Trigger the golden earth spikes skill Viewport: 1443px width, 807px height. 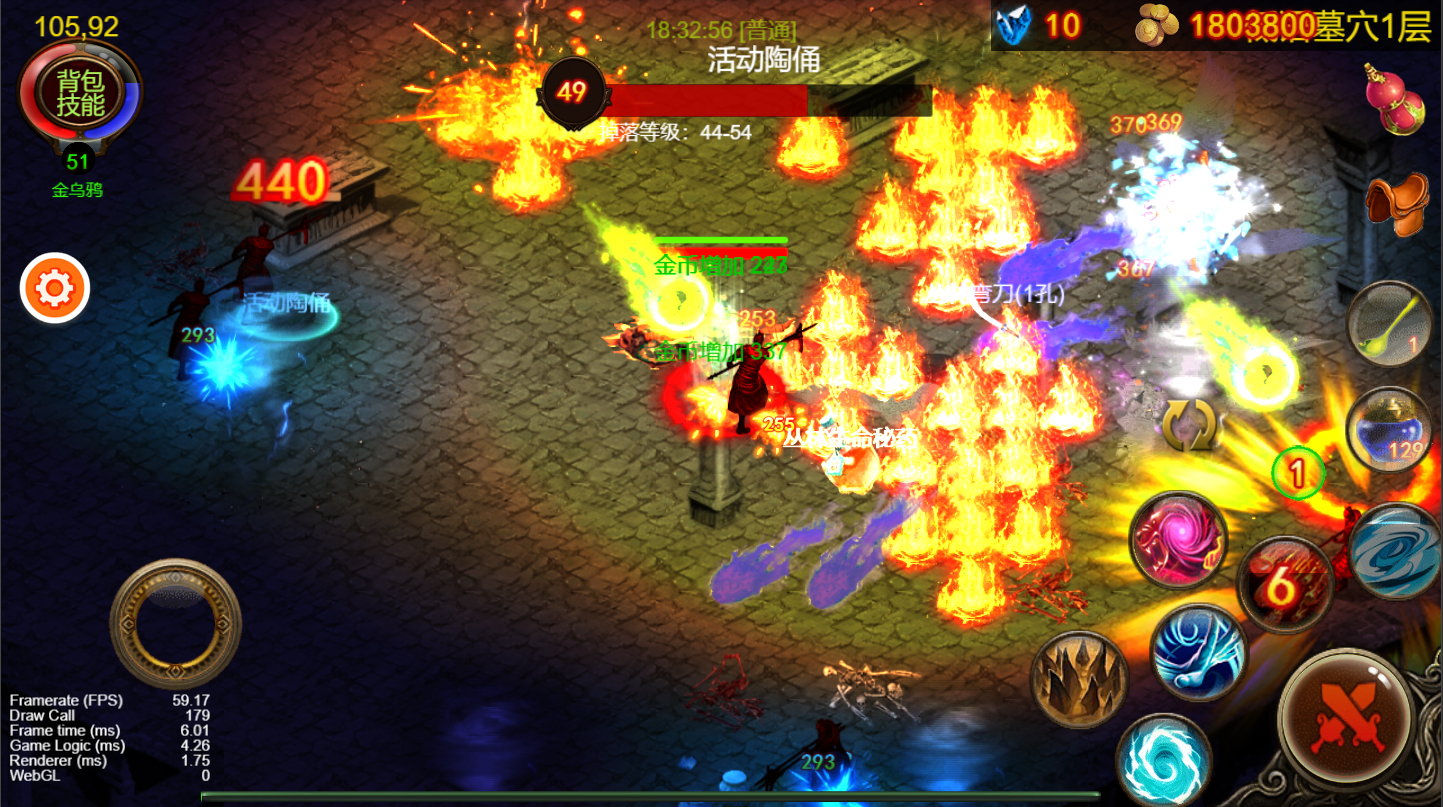coord(1079,679)
